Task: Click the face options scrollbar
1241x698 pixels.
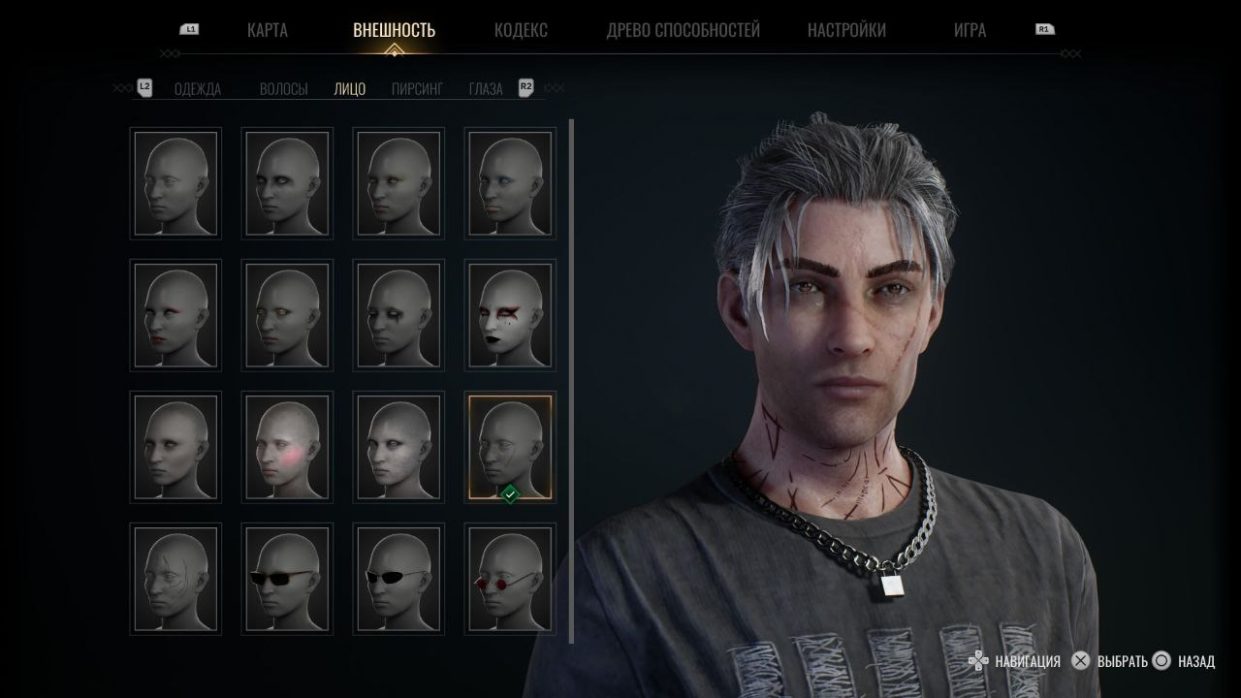Action: (x=571, y=380)
